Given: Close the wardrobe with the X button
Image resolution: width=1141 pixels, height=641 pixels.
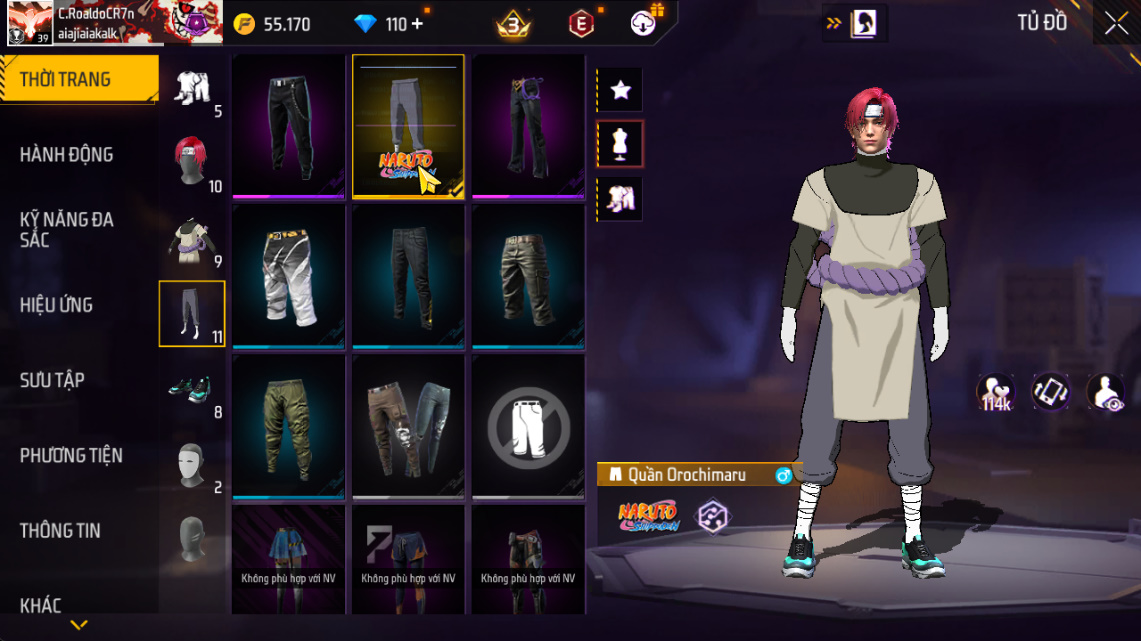Looking at the screenshot, I should [1116, 24].
